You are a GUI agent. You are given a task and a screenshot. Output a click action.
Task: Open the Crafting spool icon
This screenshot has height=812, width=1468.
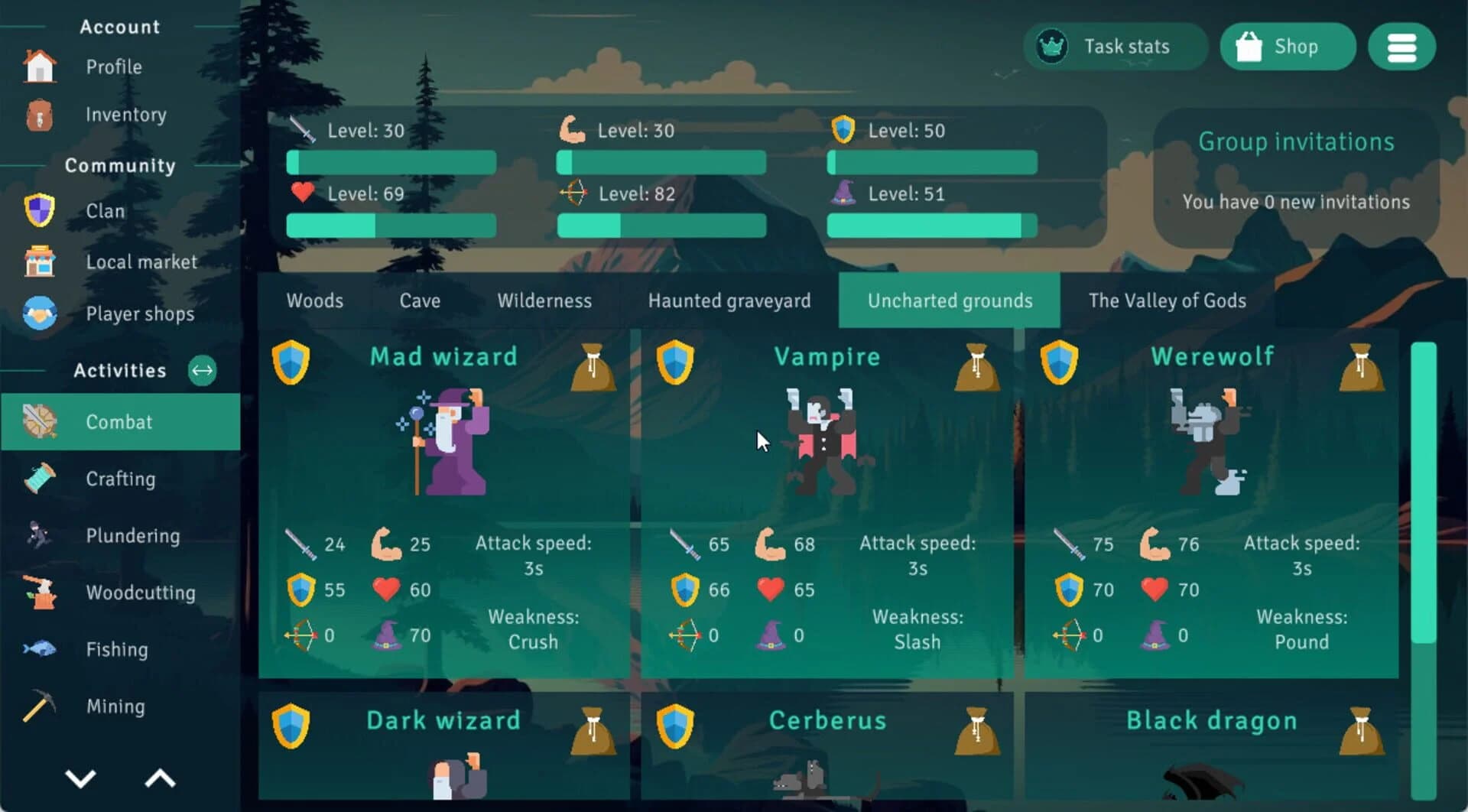[x=40, y=479]
